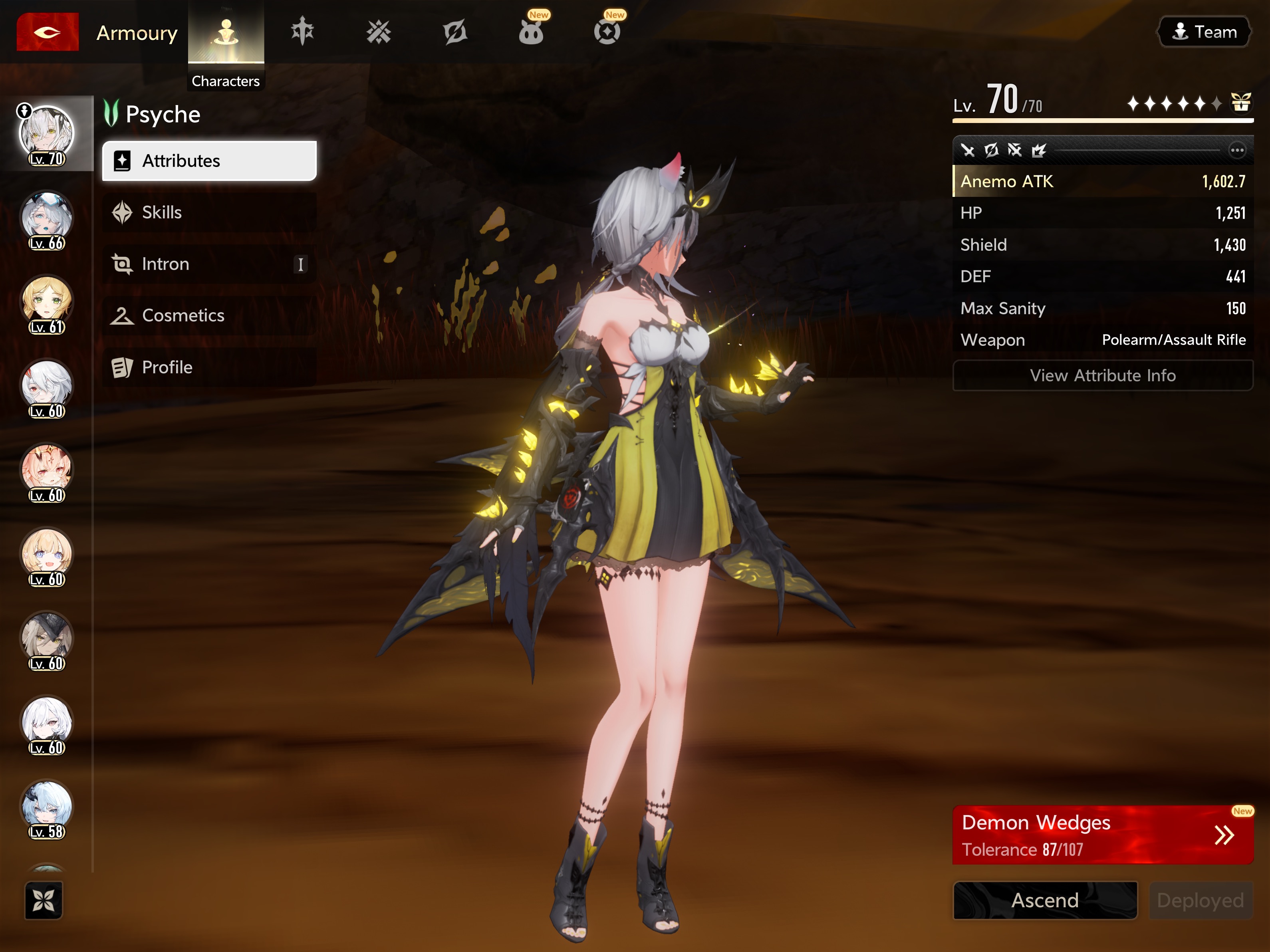This screenshot has width=1270, height=952.
Task: Open the Intron section
Action: (x=209, y=264)
